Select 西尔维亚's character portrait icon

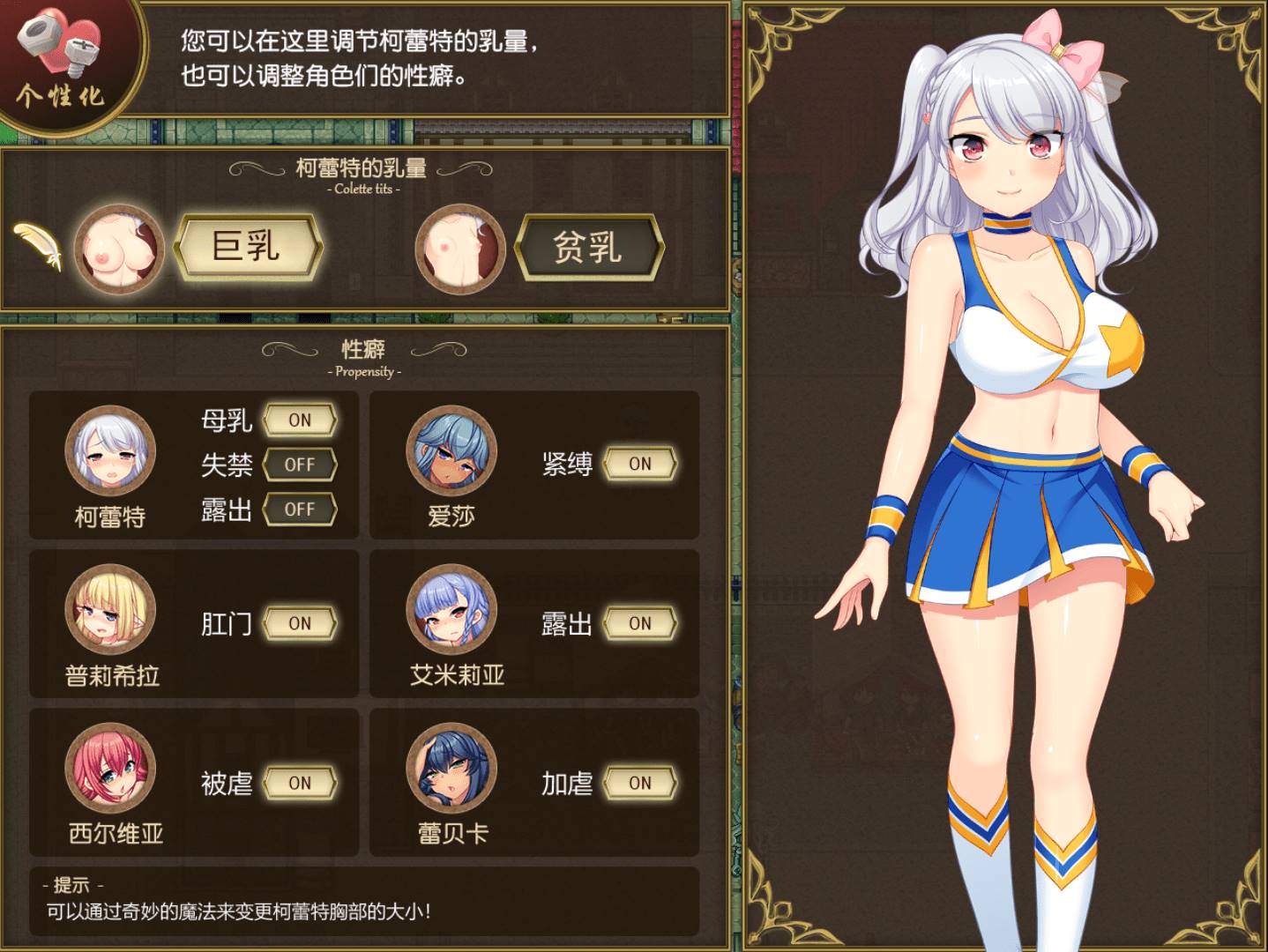tap(109, 773)
